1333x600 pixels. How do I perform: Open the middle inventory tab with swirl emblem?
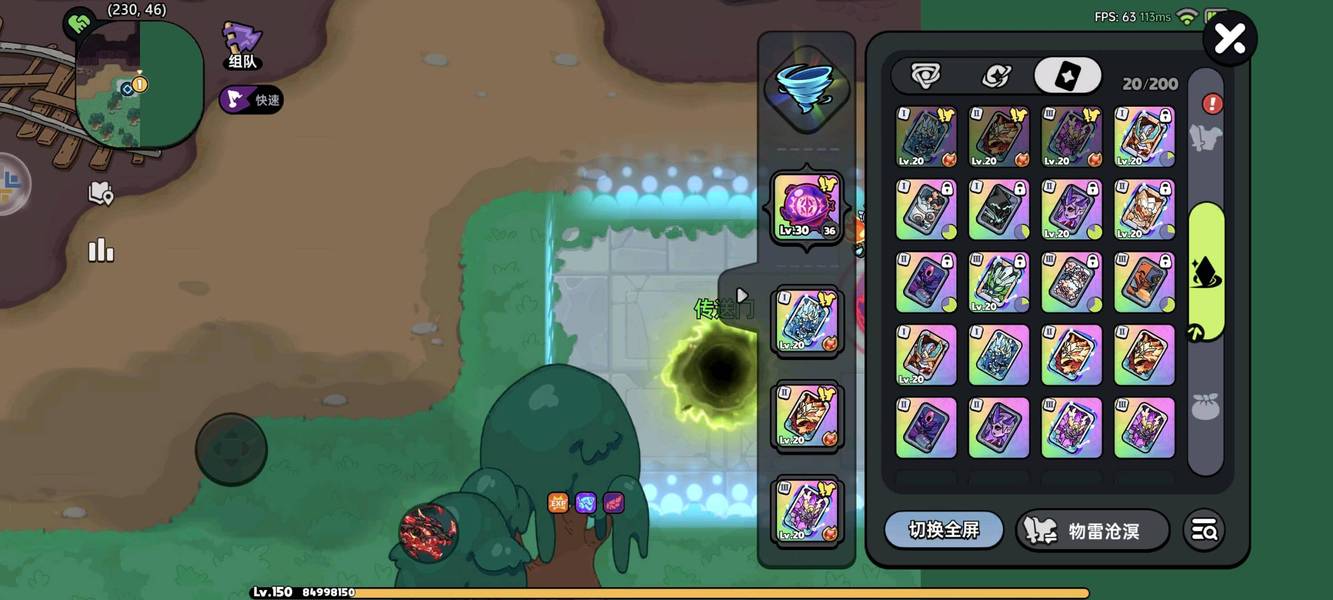pyautogui.click(x=995, y=76)
